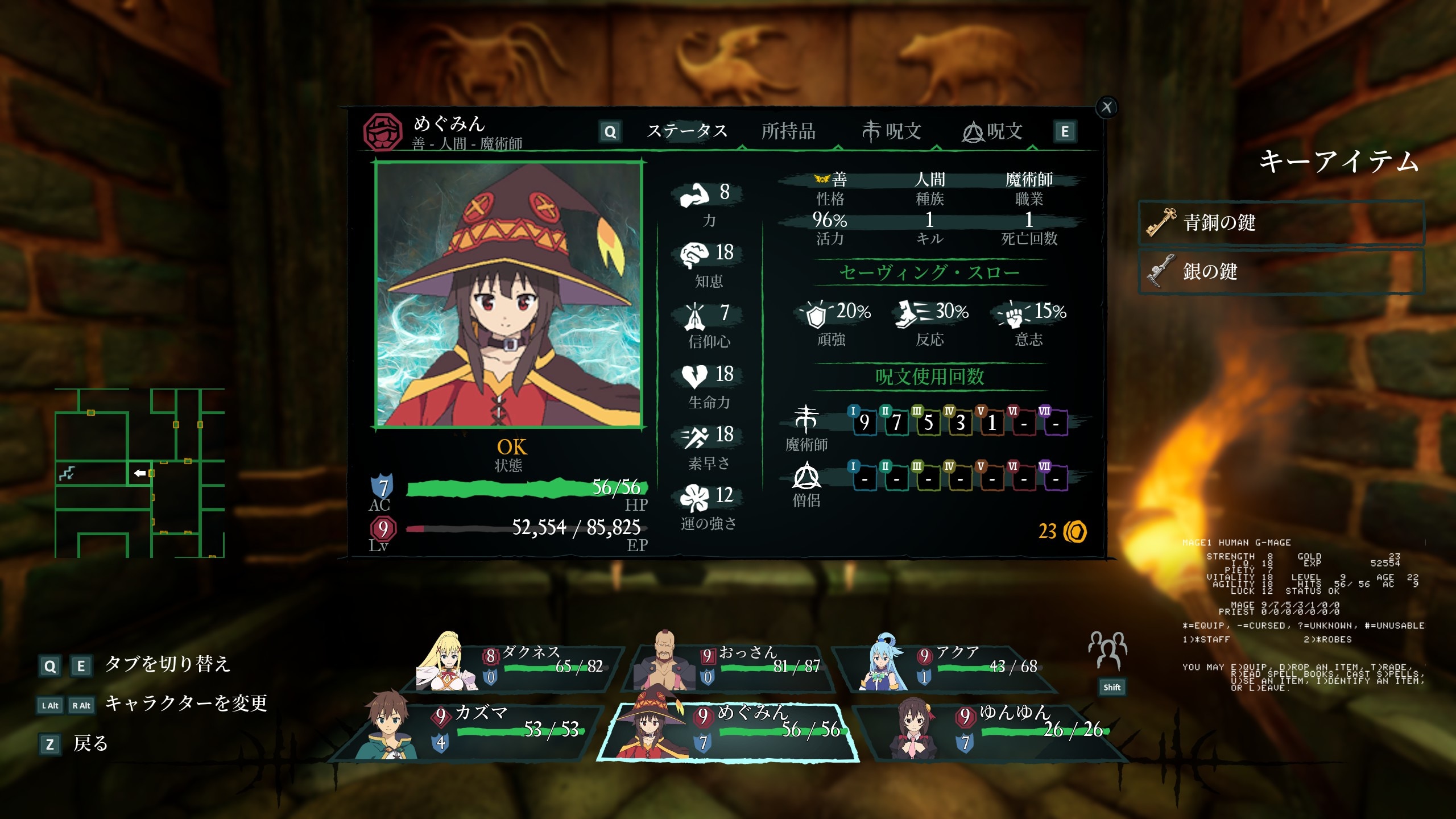
Task: Click the dungeon minimap
Action: 139,473
